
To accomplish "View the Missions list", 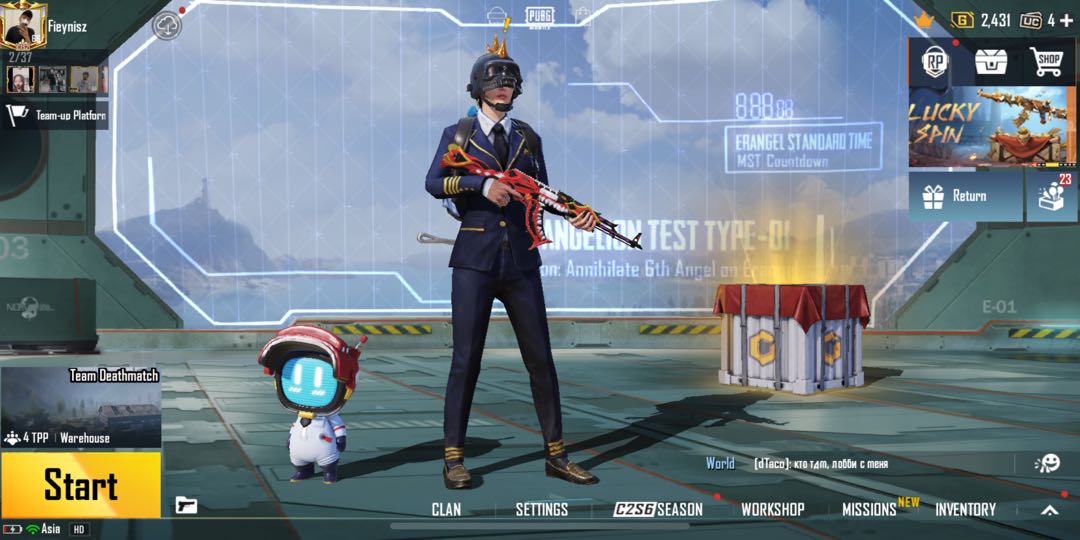I will (x=869, y=509).
